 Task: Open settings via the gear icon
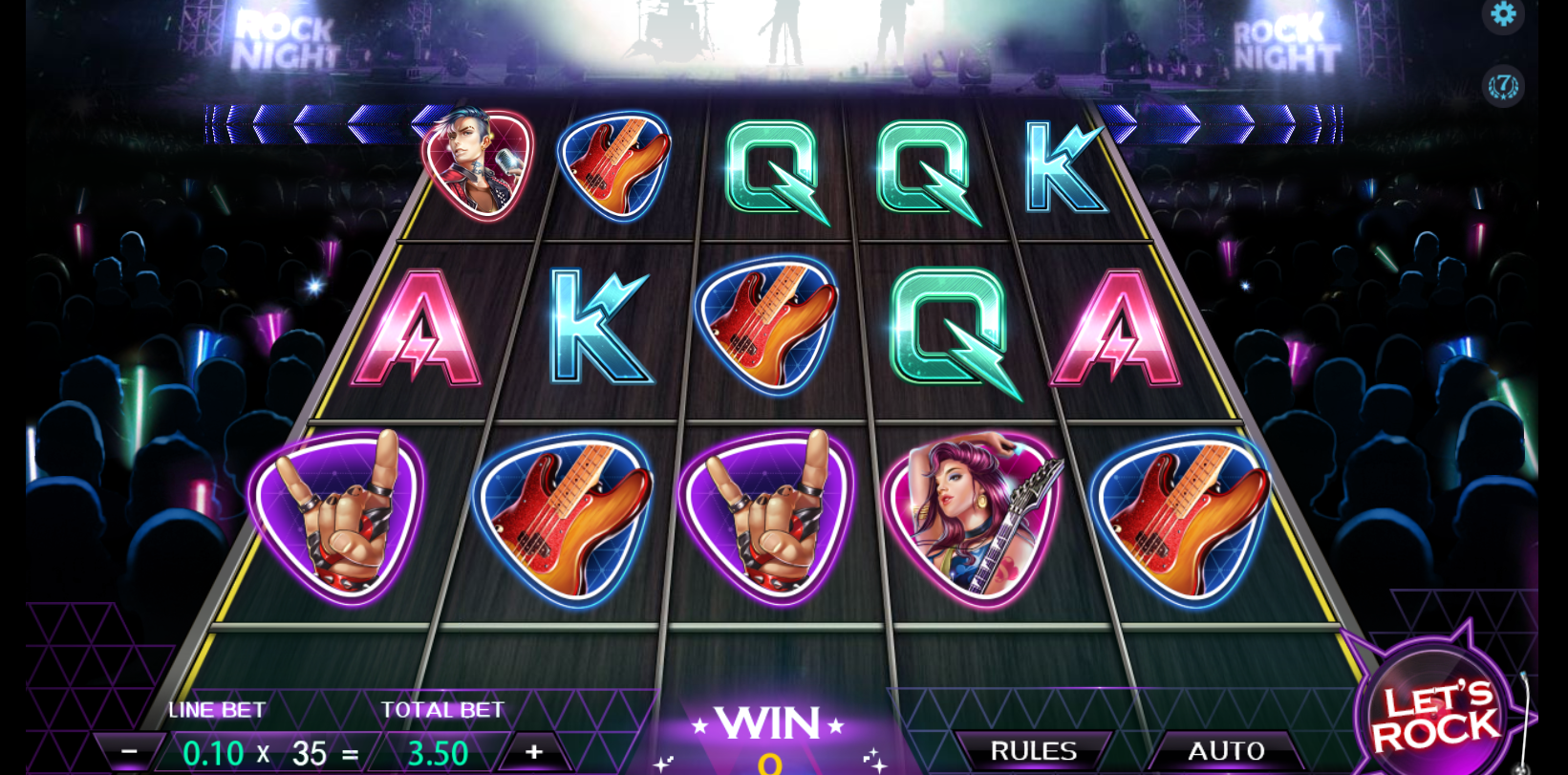click(x=1503, y=14)
